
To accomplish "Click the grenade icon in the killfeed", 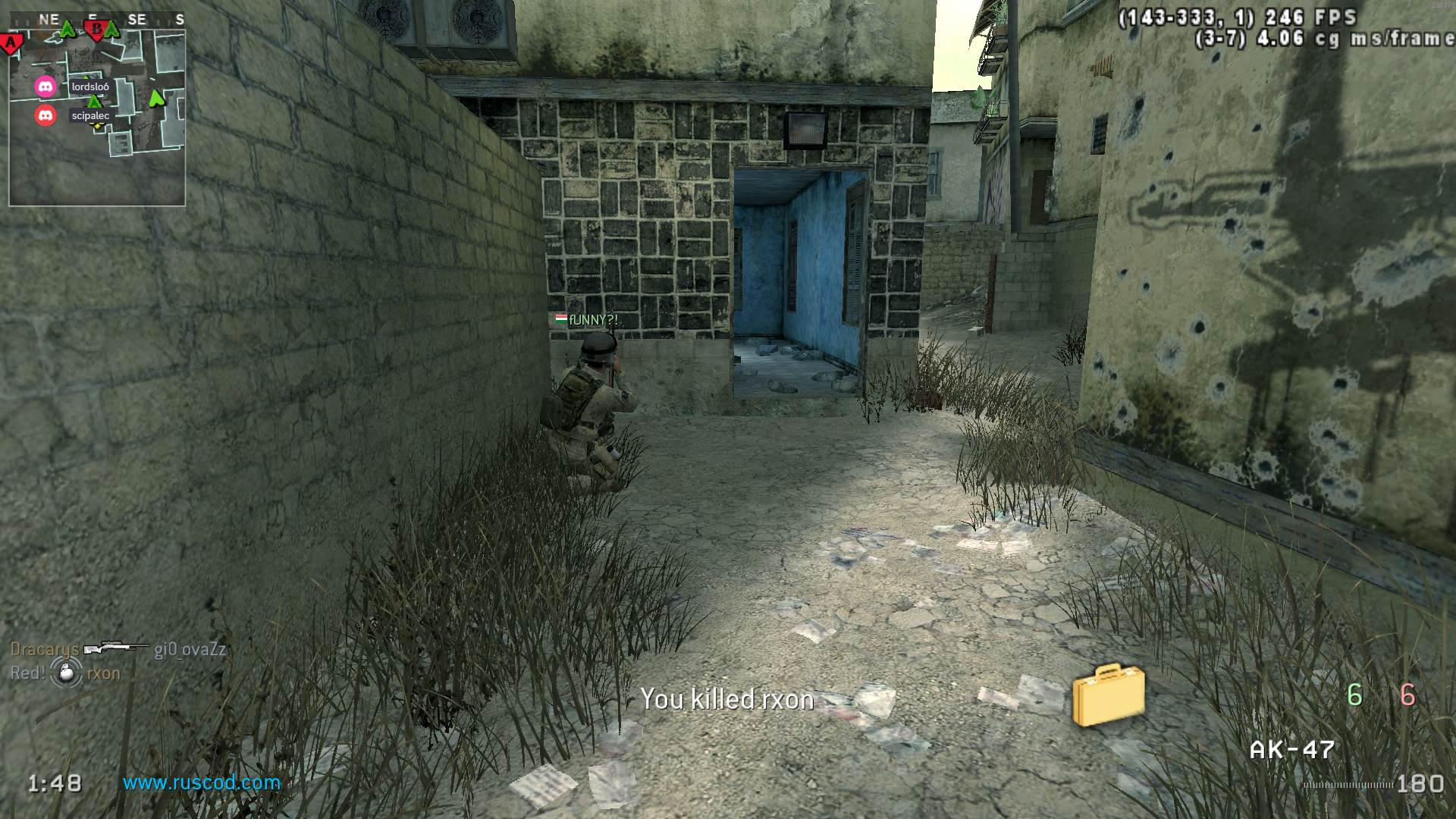I will [x=67, y=673].
